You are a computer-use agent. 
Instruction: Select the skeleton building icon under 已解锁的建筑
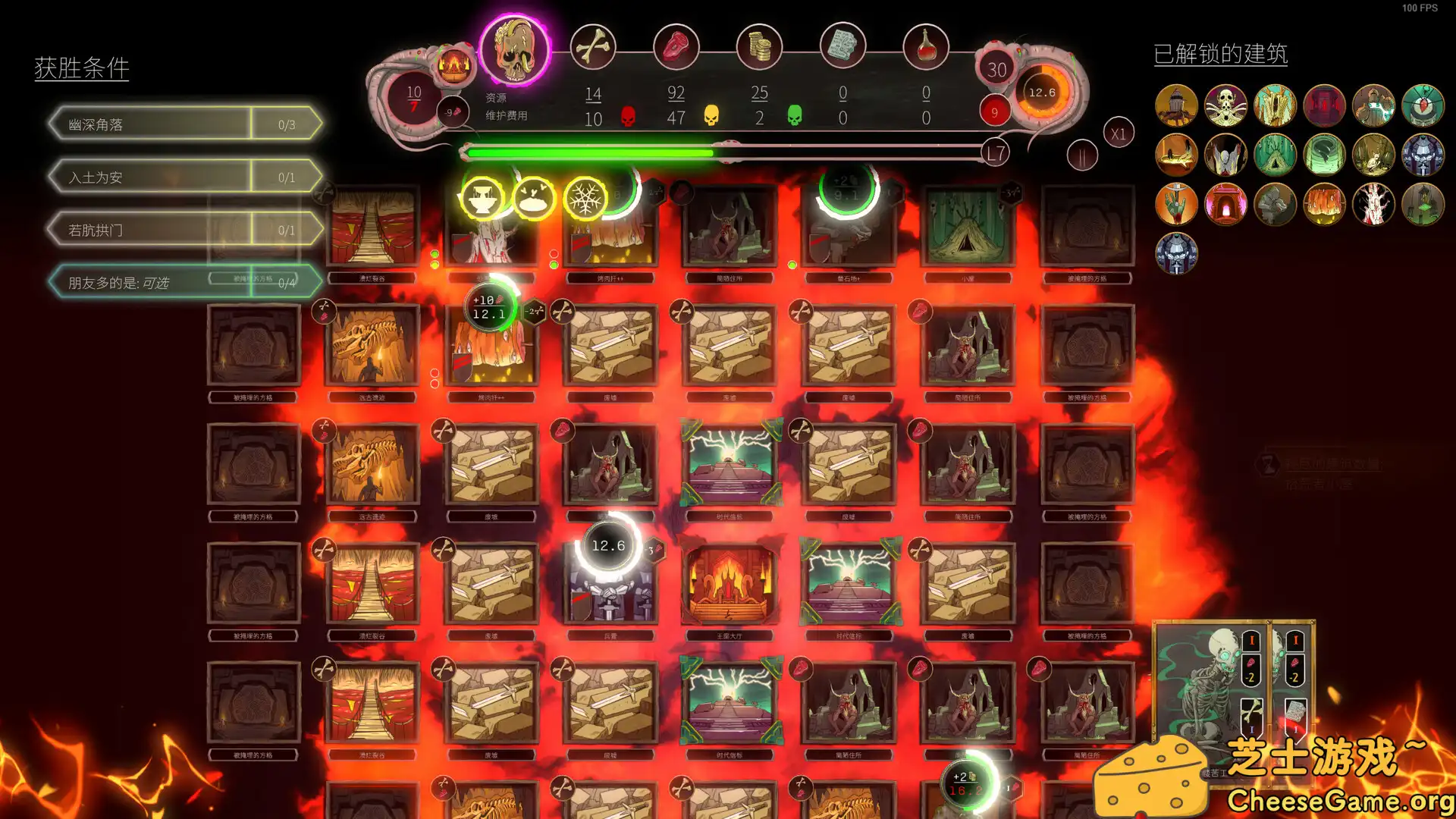[x=1225, y=105]
